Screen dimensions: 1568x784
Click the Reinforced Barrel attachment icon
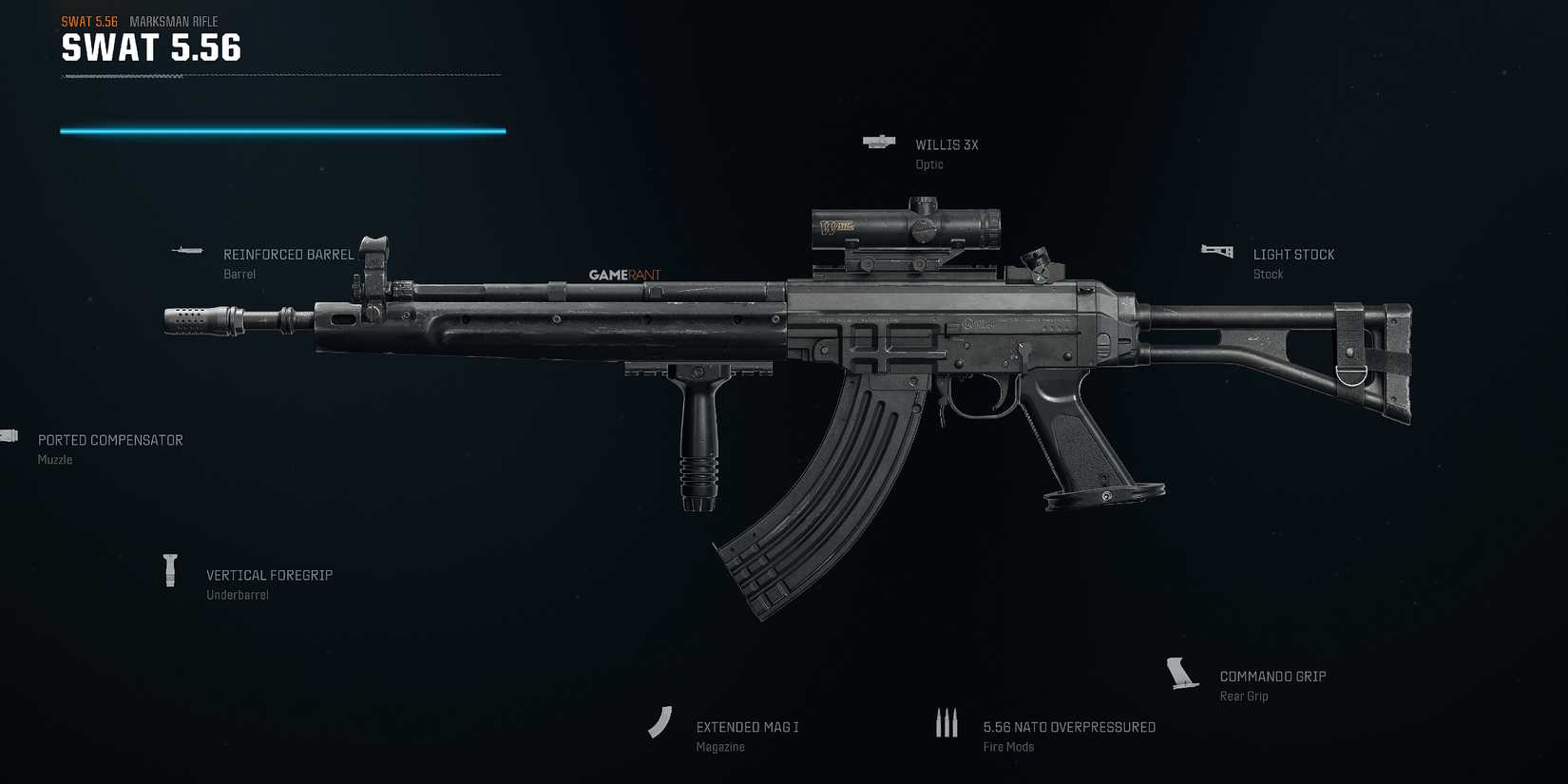(186, 250)
